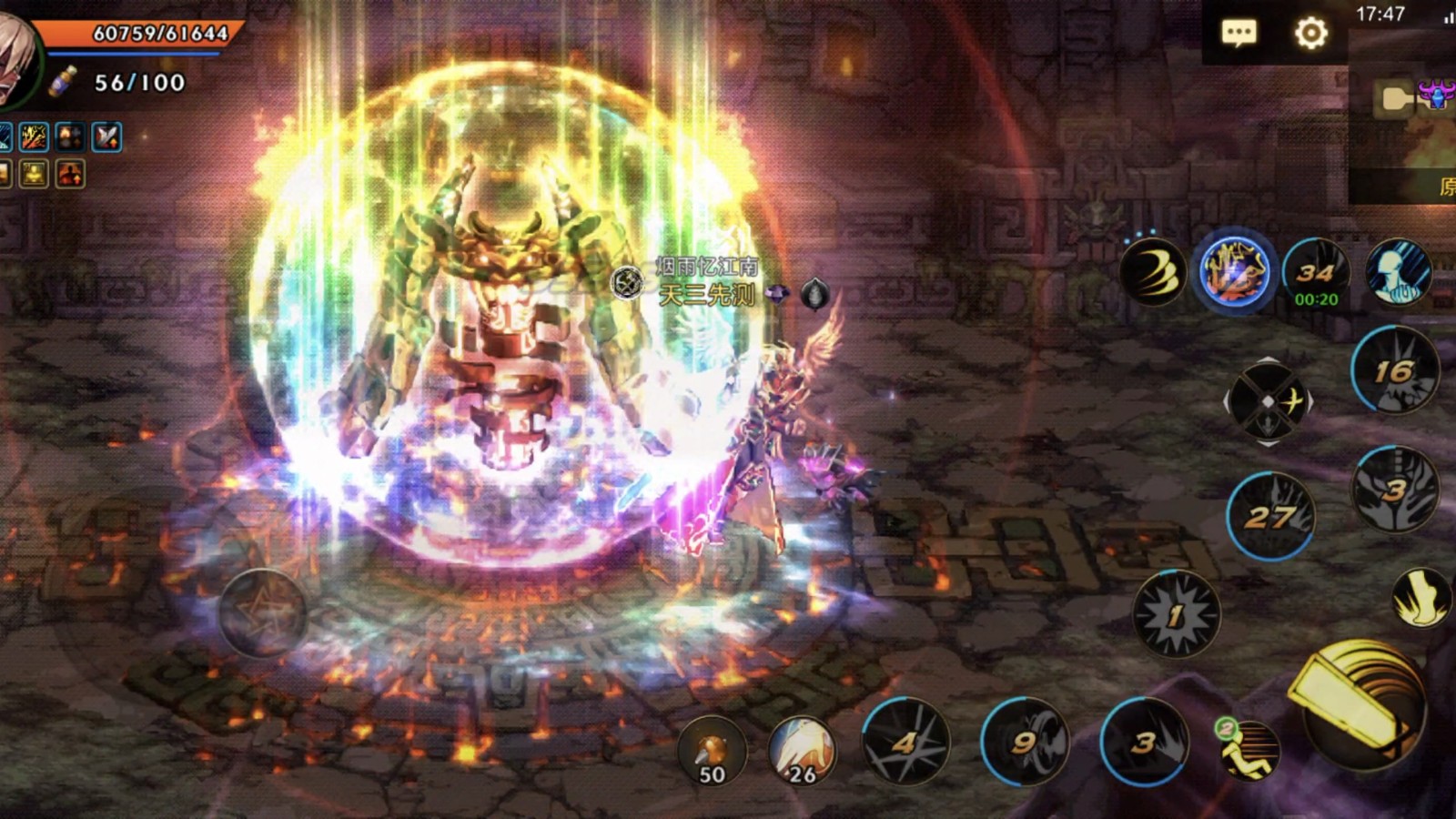Open the purple demon boss icon
Image resolution: width=1456 pixels, height=819 pixels.
coord(1437,95)
